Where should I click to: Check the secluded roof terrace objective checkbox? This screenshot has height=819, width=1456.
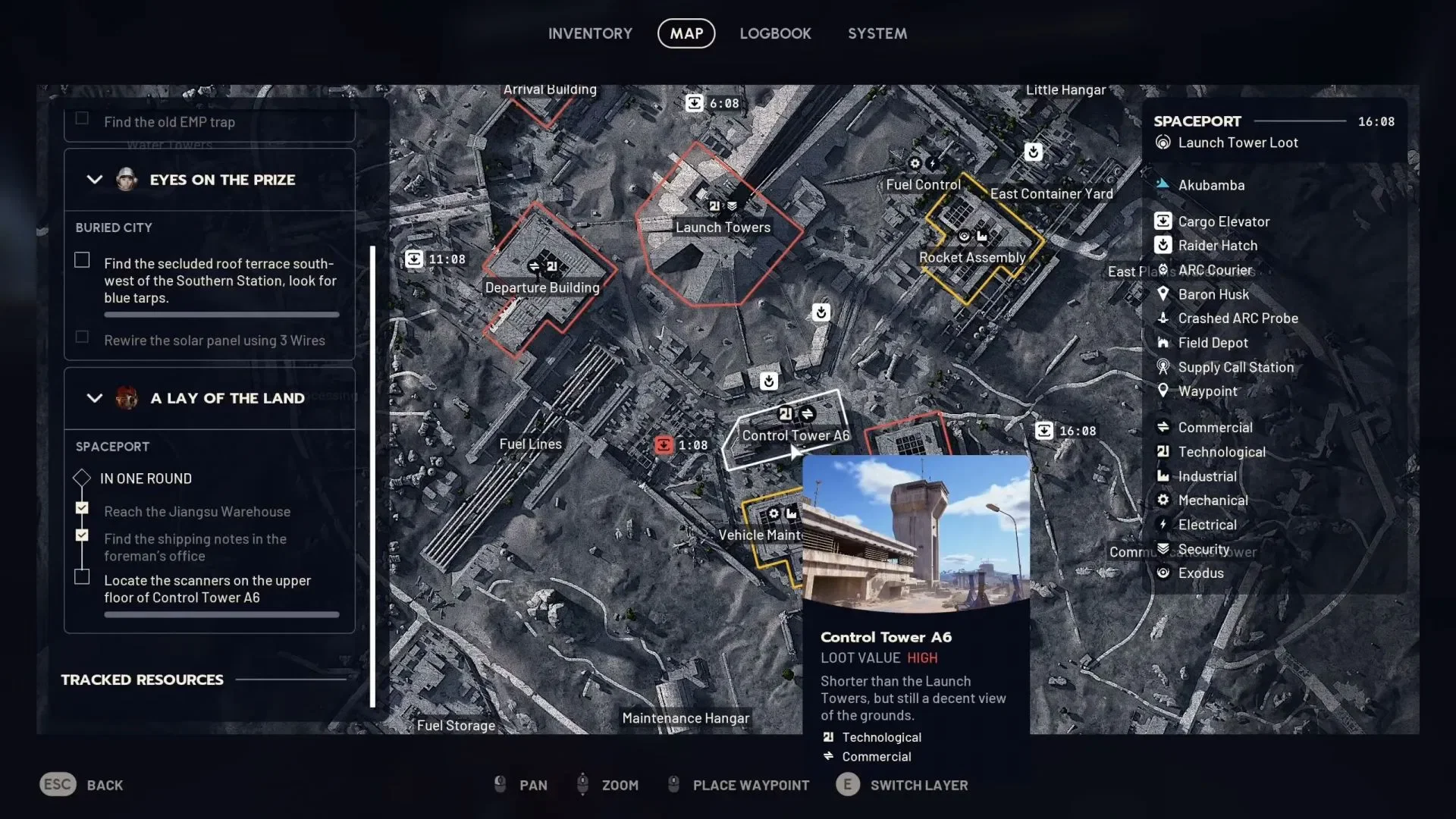[x=82, y=259]
